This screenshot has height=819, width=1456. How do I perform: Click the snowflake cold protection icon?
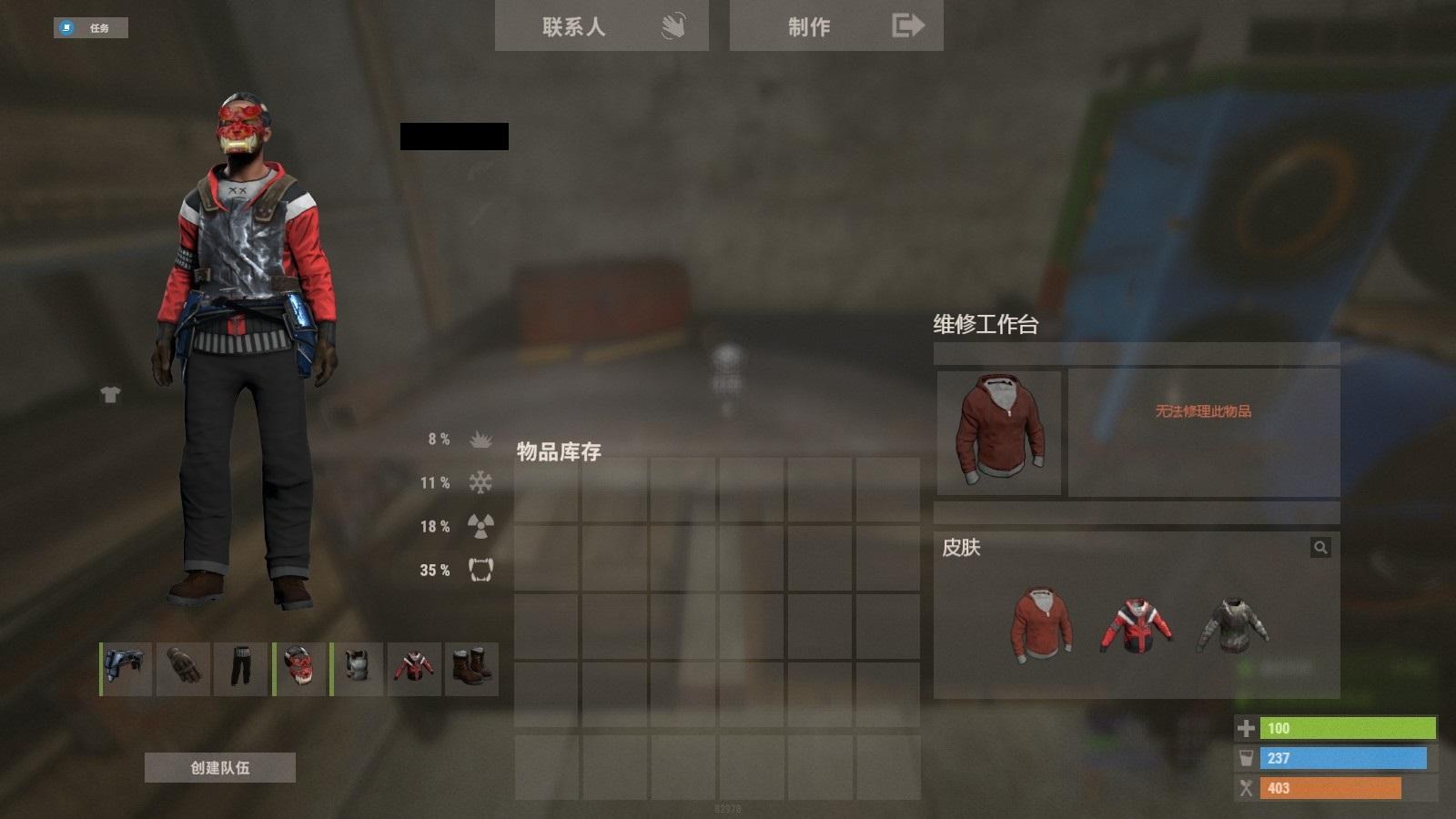[480, 483]
